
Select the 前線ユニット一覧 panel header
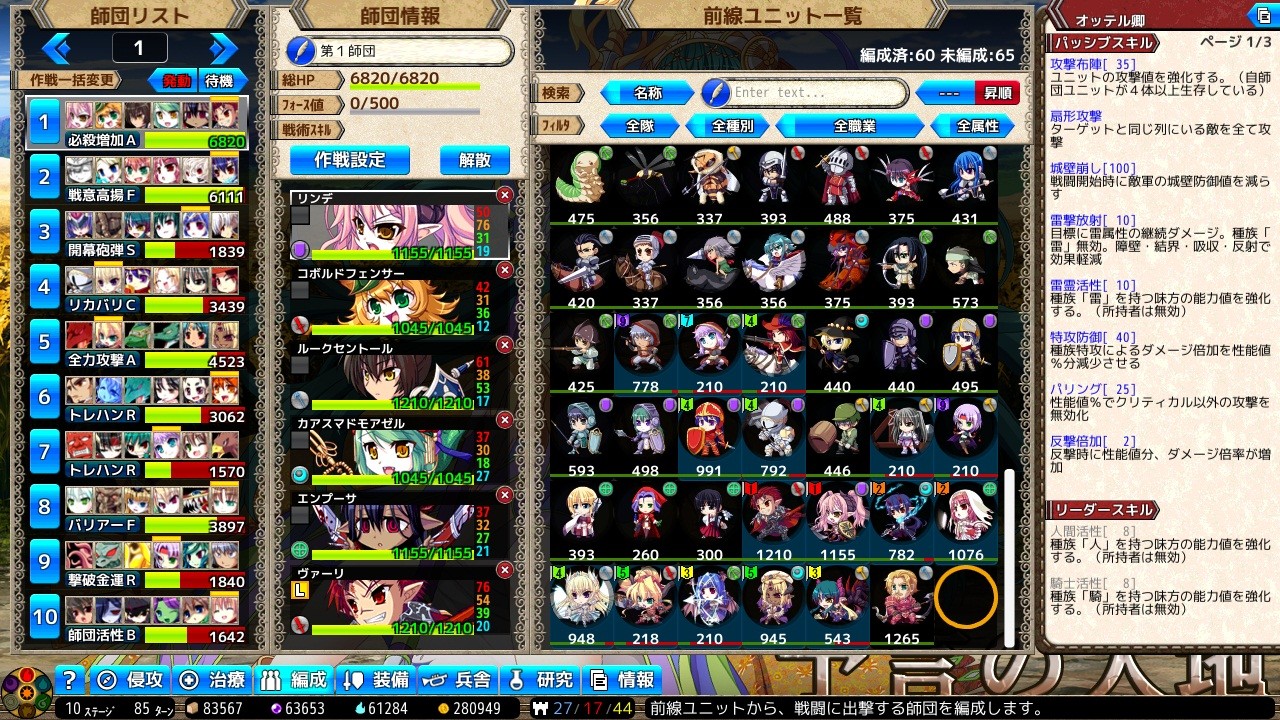pos(785,14)
